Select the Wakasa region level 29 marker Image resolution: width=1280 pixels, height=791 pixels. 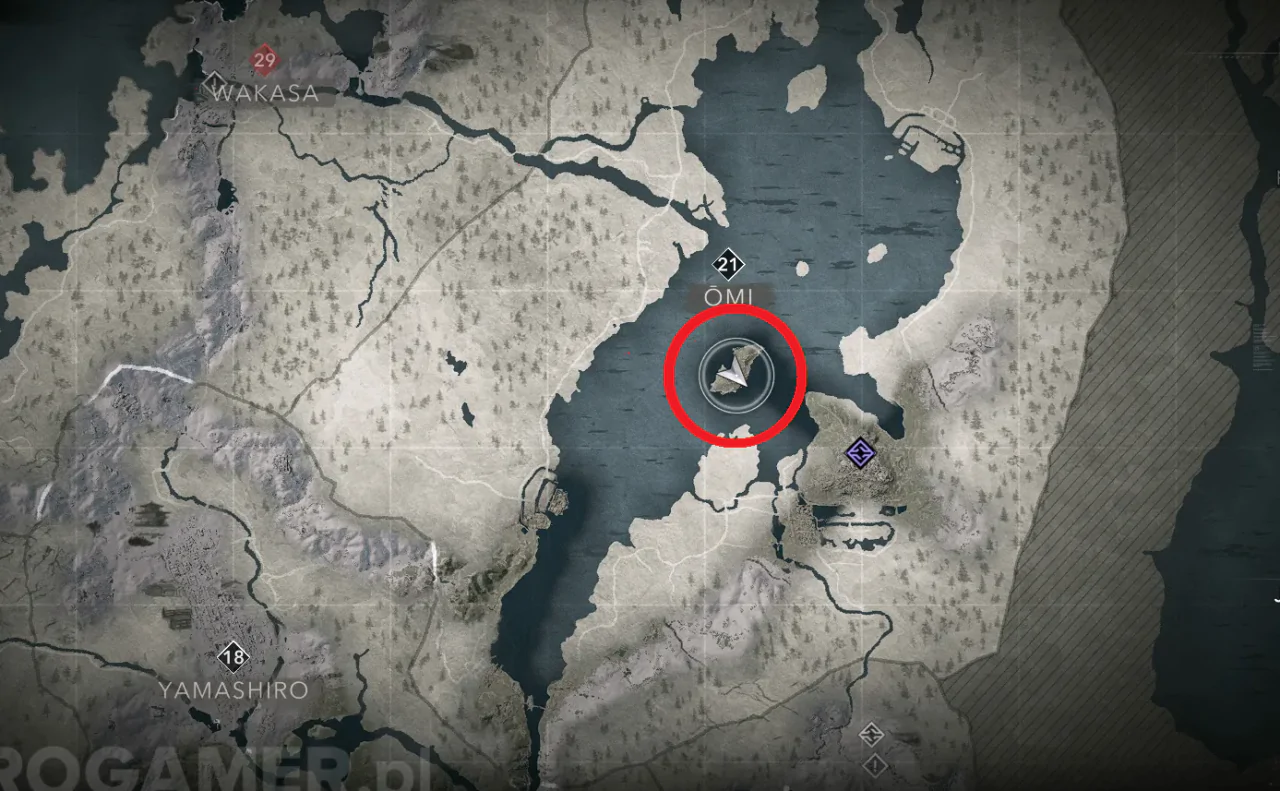coord(264,61)
